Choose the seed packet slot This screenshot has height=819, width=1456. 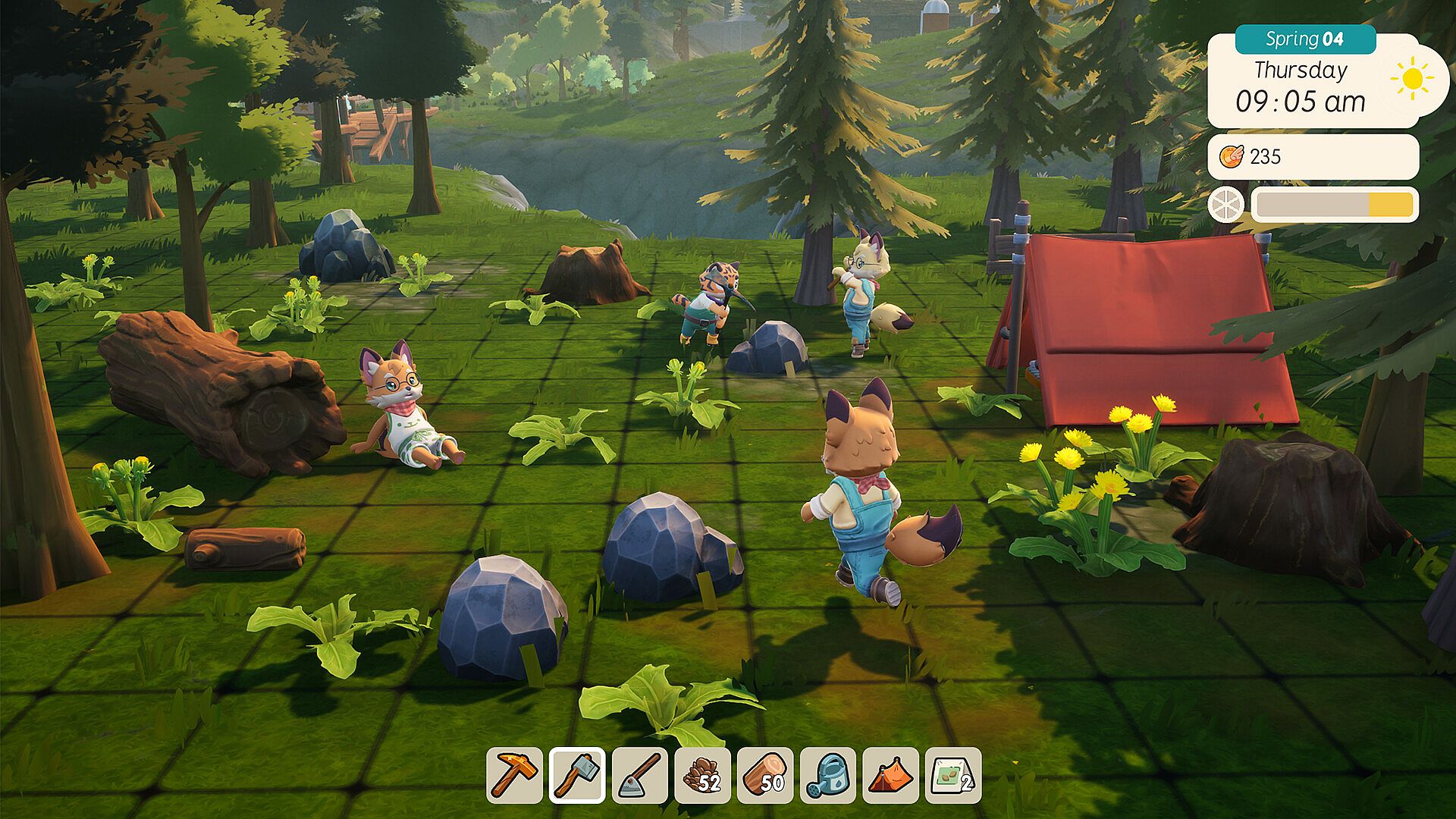pos(953,775)
